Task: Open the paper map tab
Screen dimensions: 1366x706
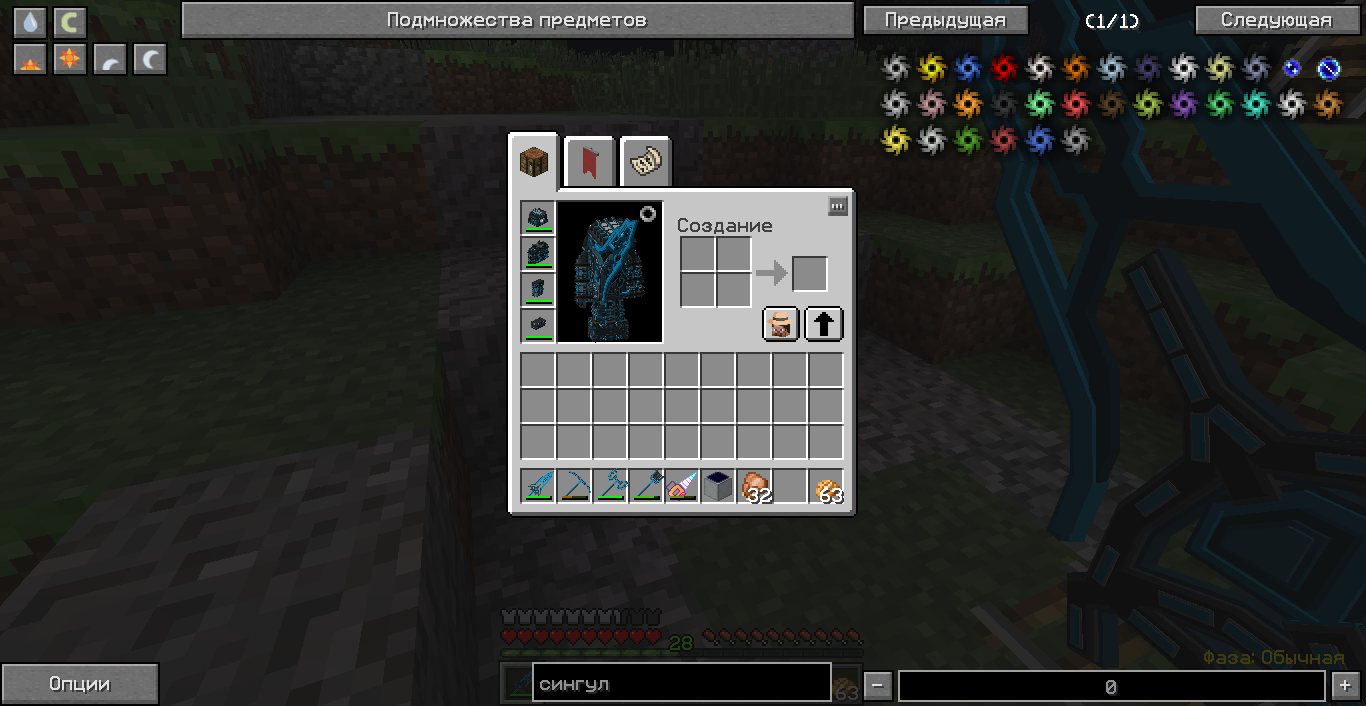Action: tap(645, 161)
